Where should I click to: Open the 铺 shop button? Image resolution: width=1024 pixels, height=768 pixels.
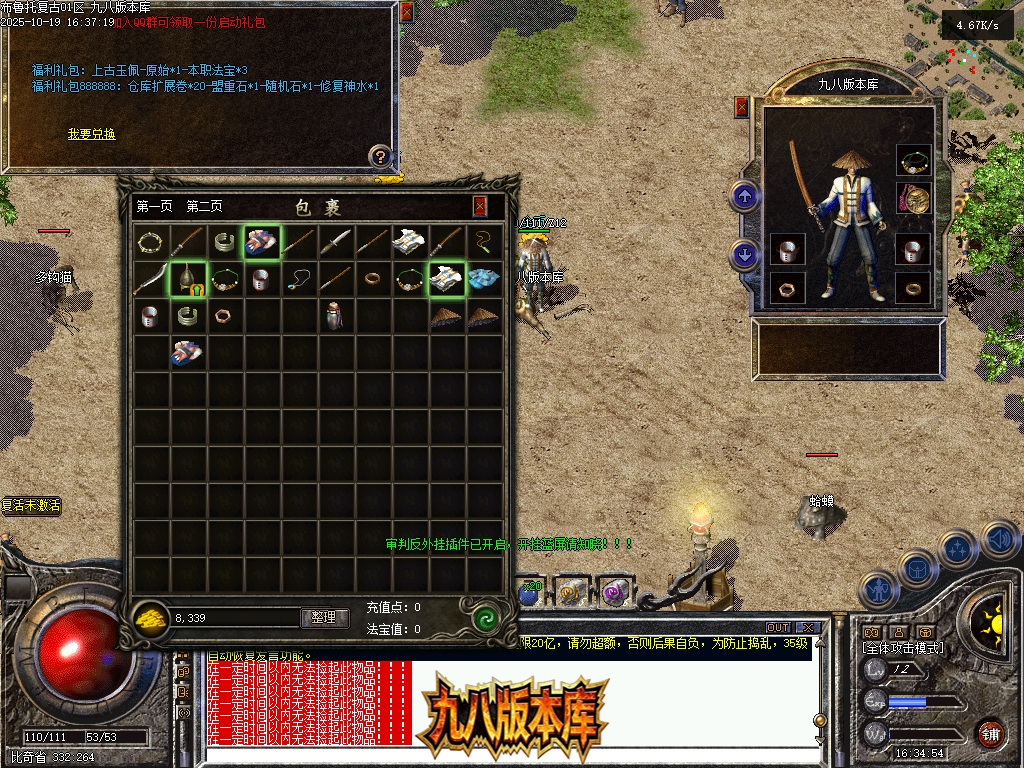pos(990,733)
